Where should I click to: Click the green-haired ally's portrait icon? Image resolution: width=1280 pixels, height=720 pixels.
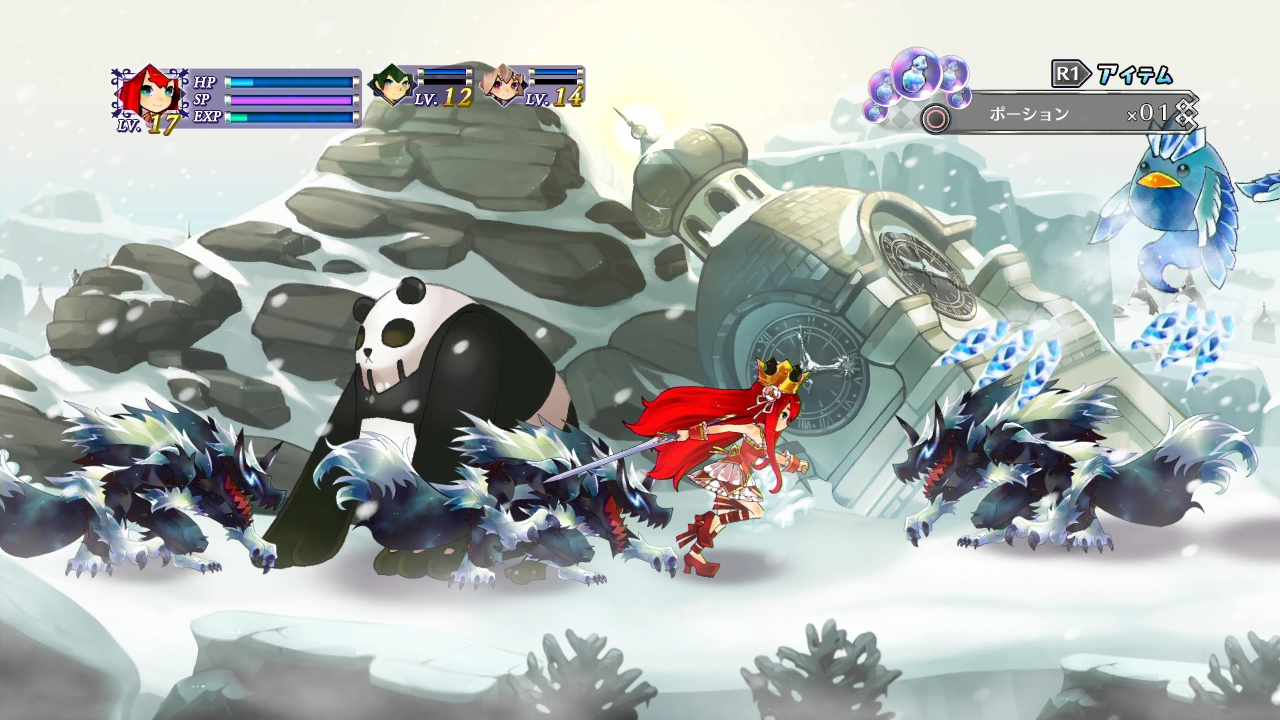click(x=391, y=84)
